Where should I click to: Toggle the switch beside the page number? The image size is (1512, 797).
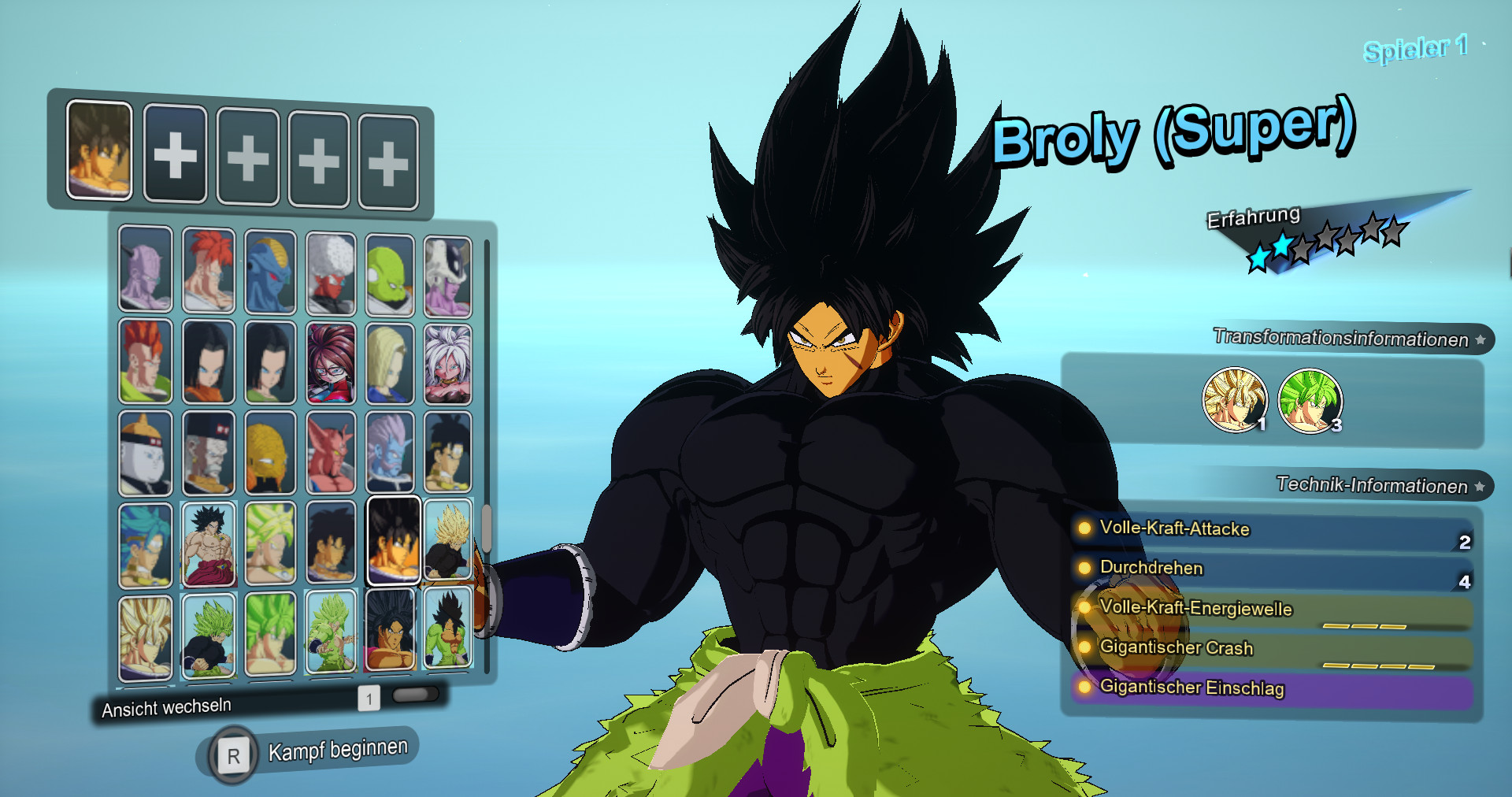point(416,694)
